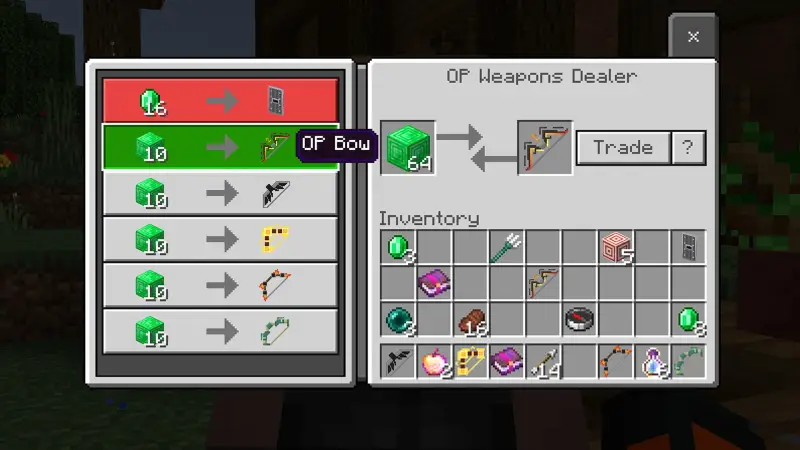Pick the black winged bow trade offer
Viewport: 800px width, 450px height.
coord(220,193)
